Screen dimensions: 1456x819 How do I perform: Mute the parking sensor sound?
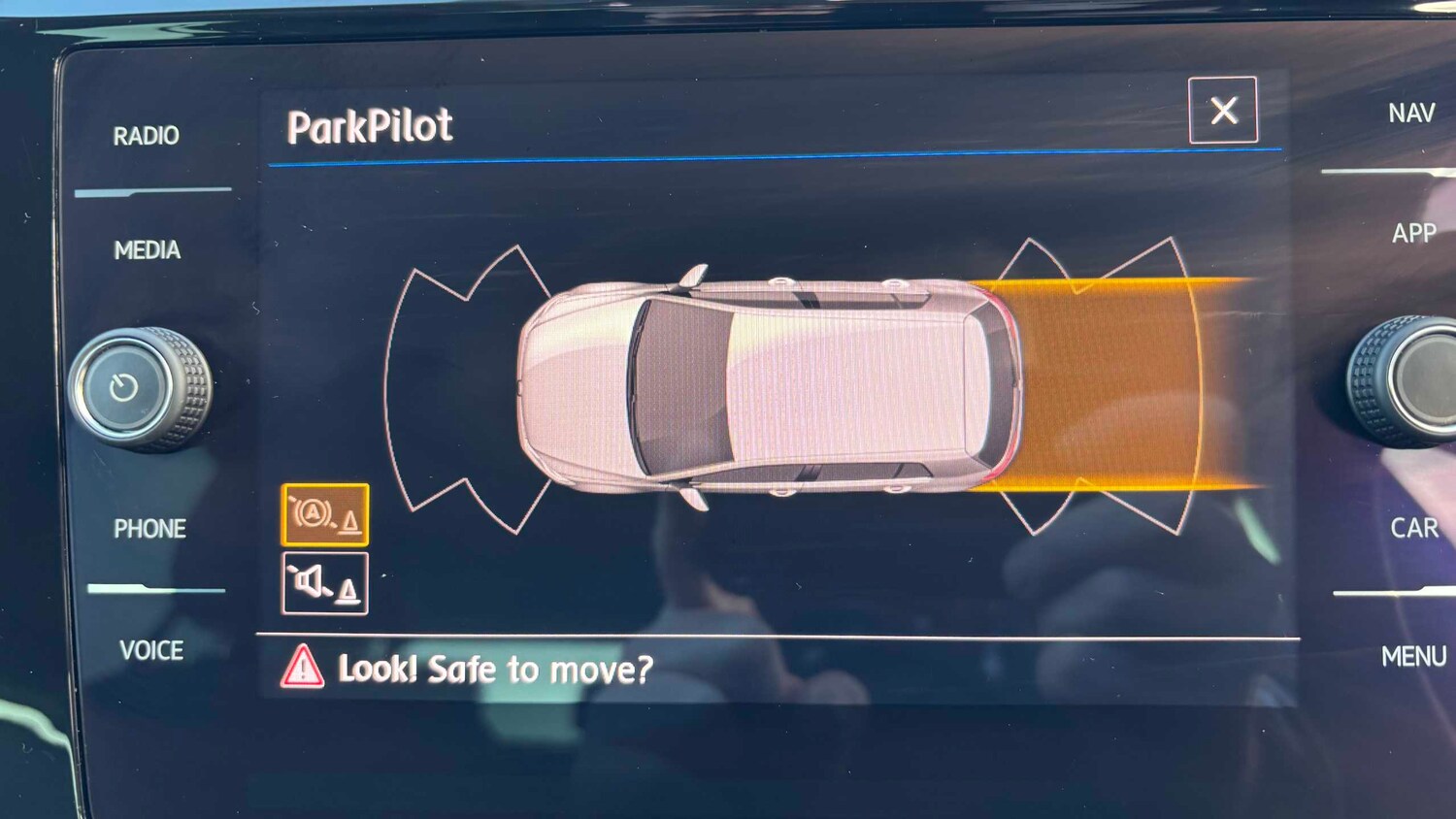coord(325,583)
